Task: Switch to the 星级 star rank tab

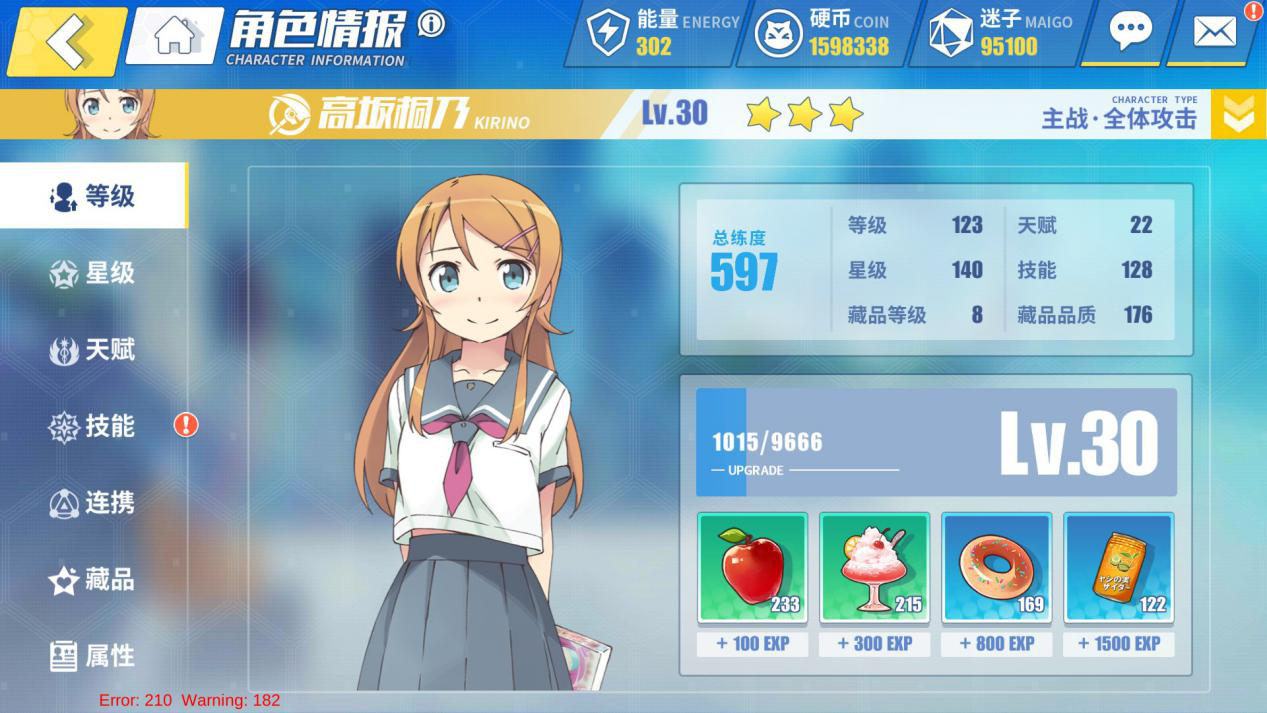Action: click(x=93, y=273)
